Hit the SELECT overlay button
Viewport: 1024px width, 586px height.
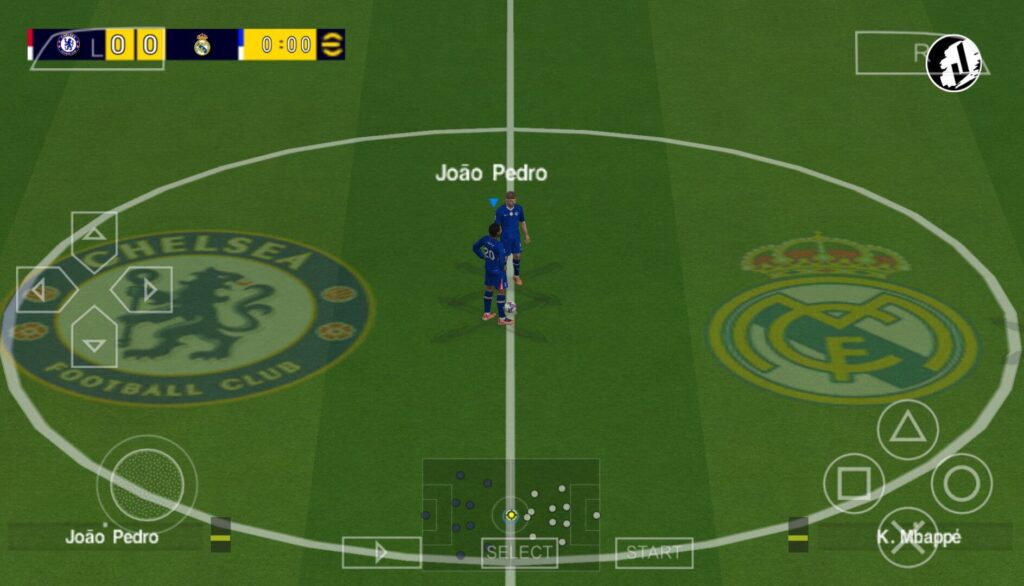point(519,552)
